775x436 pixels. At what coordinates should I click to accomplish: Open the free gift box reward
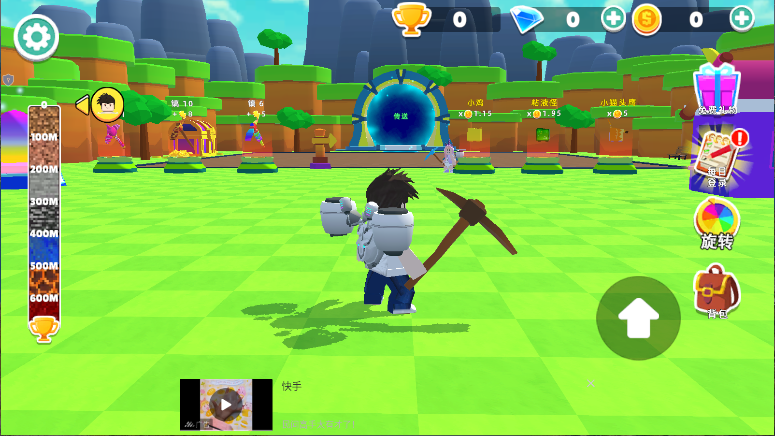716,86
